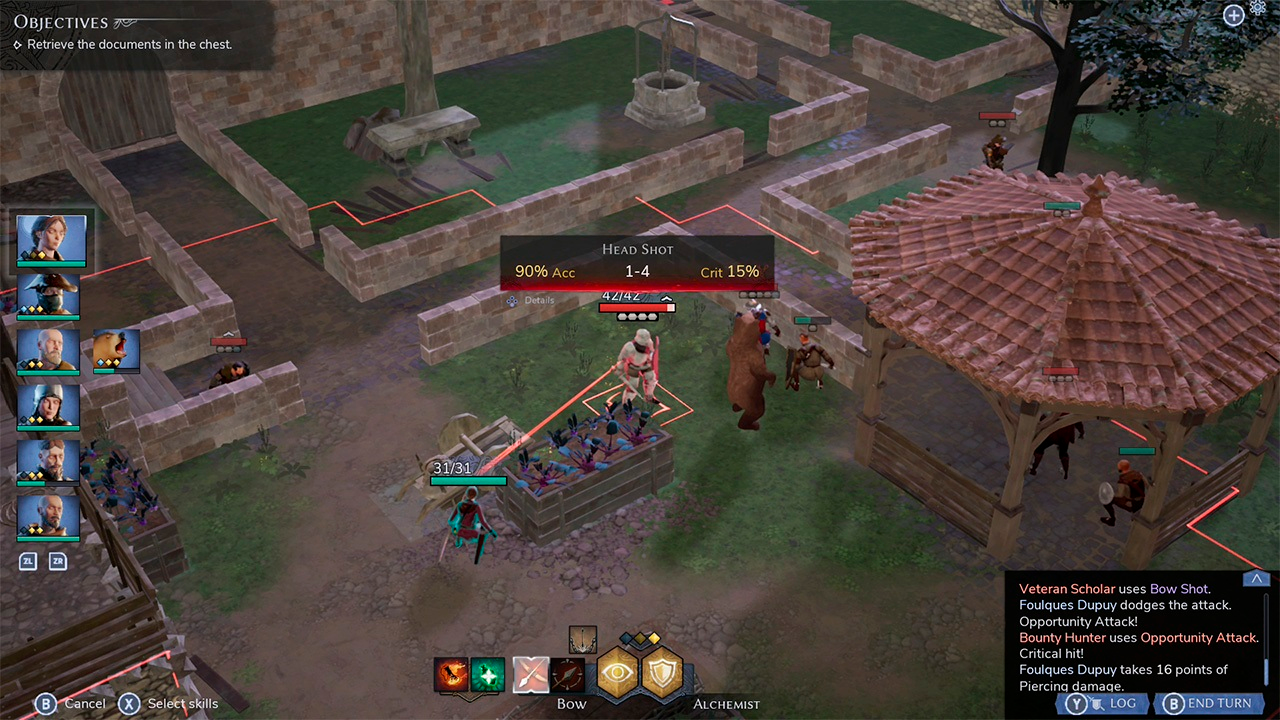The width and height of the screenshot is (1280, 720).
Task: Activate the golden eye hexagon ability
Action: click(x=618, y=673)
